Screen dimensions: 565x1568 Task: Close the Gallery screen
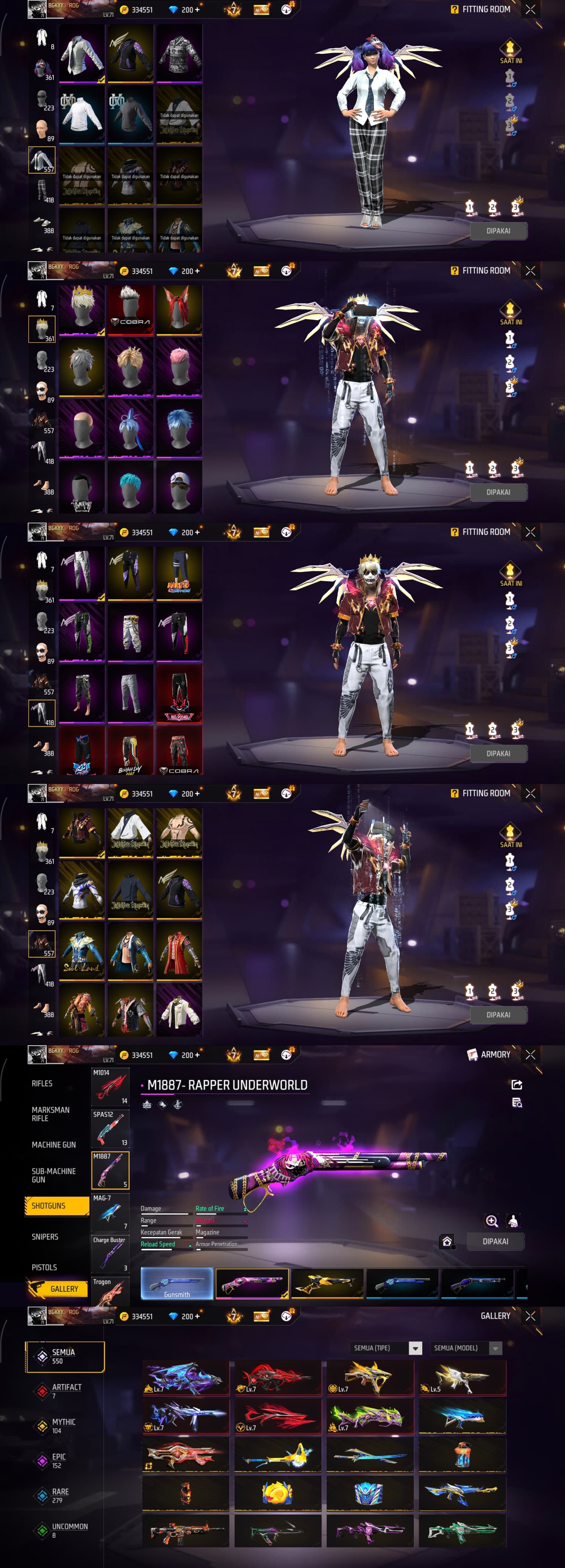click(530, 1315)
